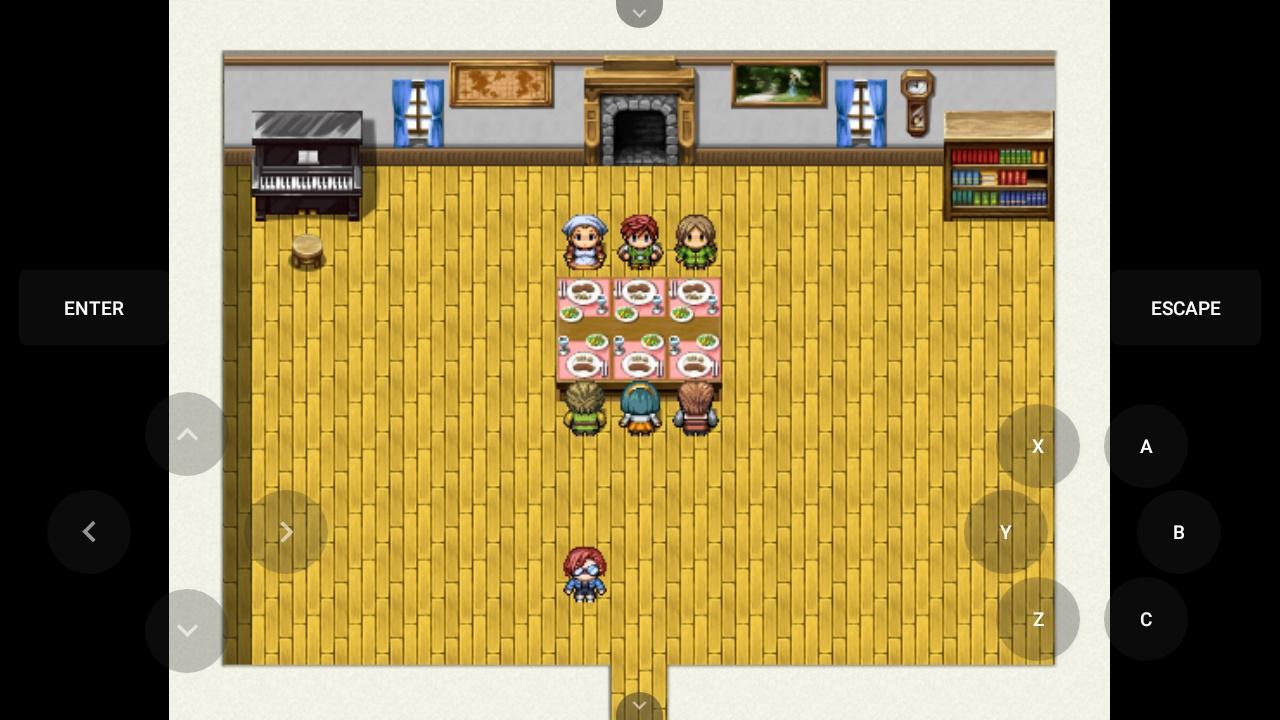Tap the d-pad up arrow
This screenshot has height=720, width=1280.
point(187,434)
